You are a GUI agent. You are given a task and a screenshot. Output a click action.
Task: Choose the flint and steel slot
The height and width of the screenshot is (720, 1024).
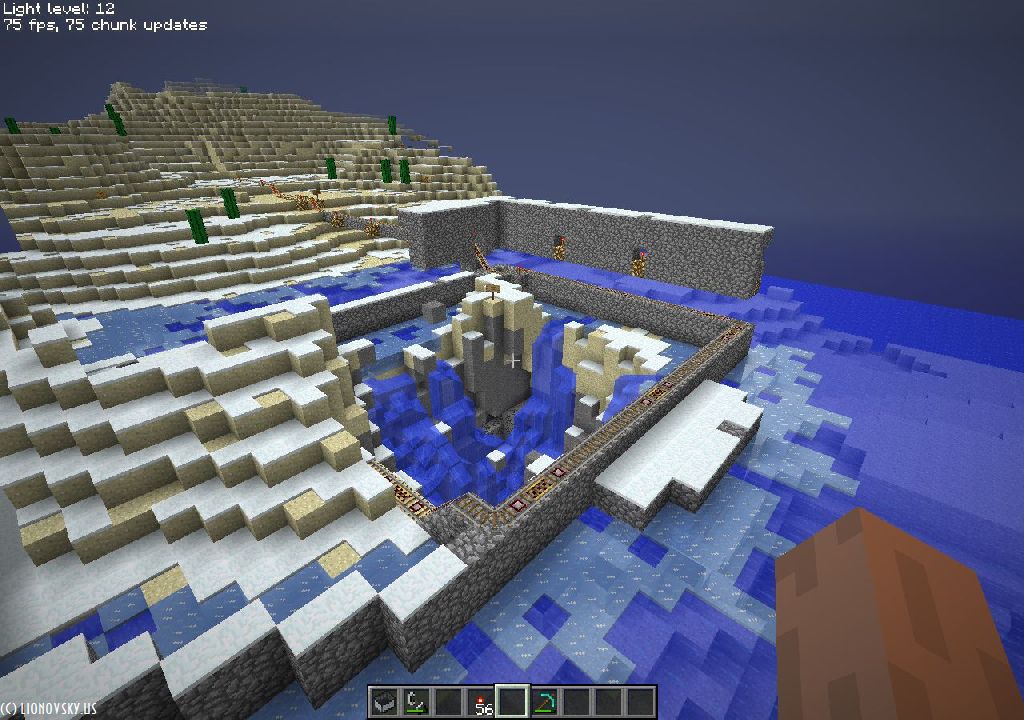point(415,702)
